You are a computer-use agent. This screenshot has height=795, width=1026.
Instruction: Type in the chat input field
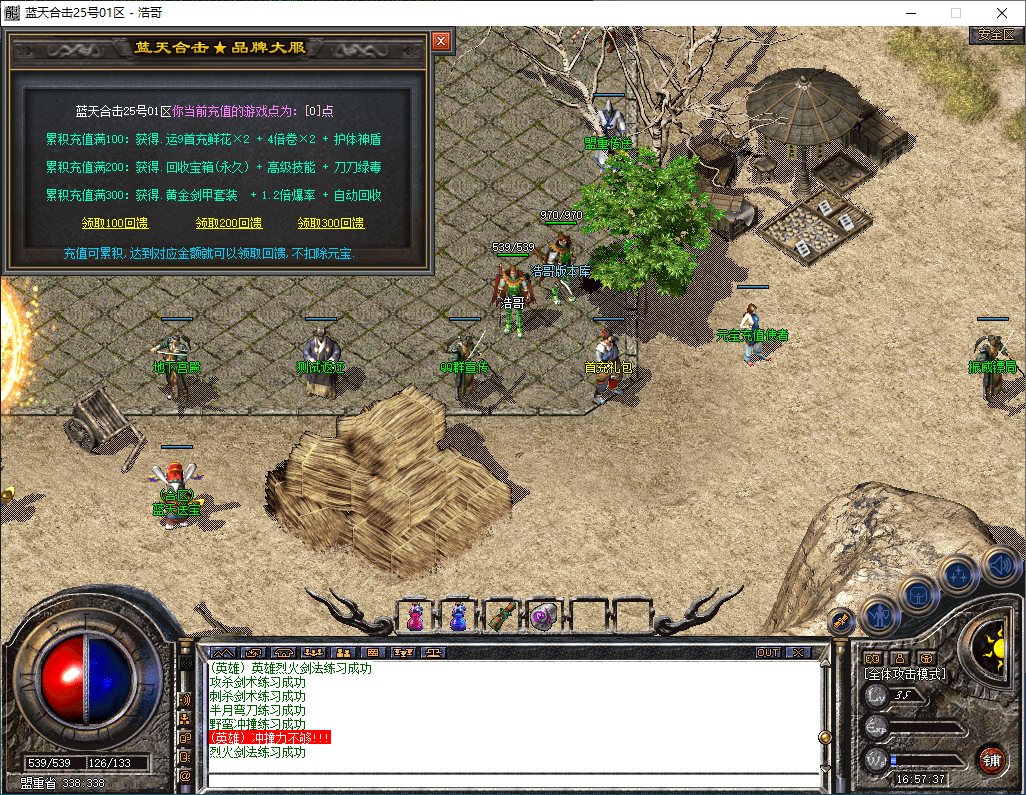[510, 778]
